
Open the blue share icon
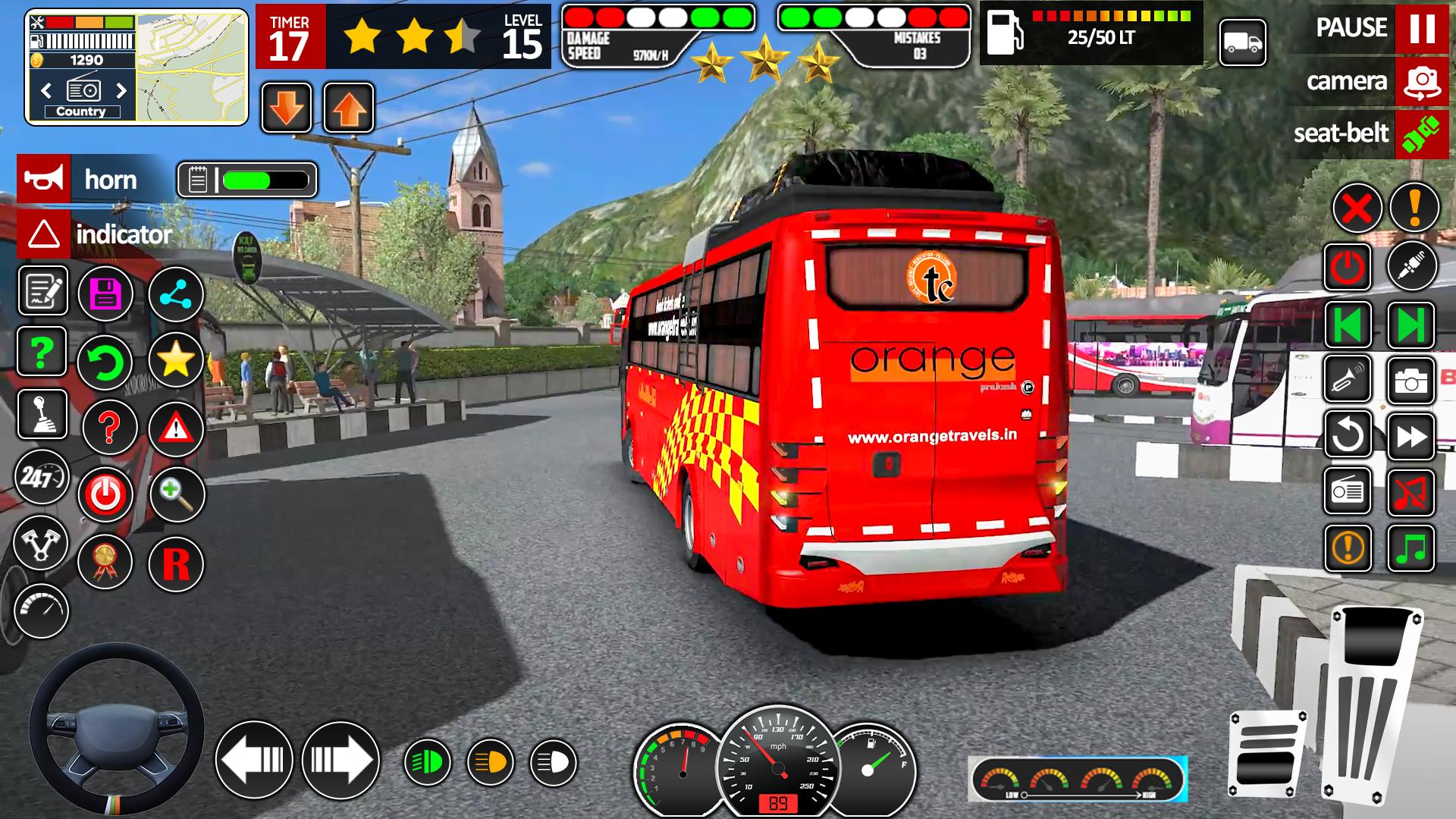175,294
